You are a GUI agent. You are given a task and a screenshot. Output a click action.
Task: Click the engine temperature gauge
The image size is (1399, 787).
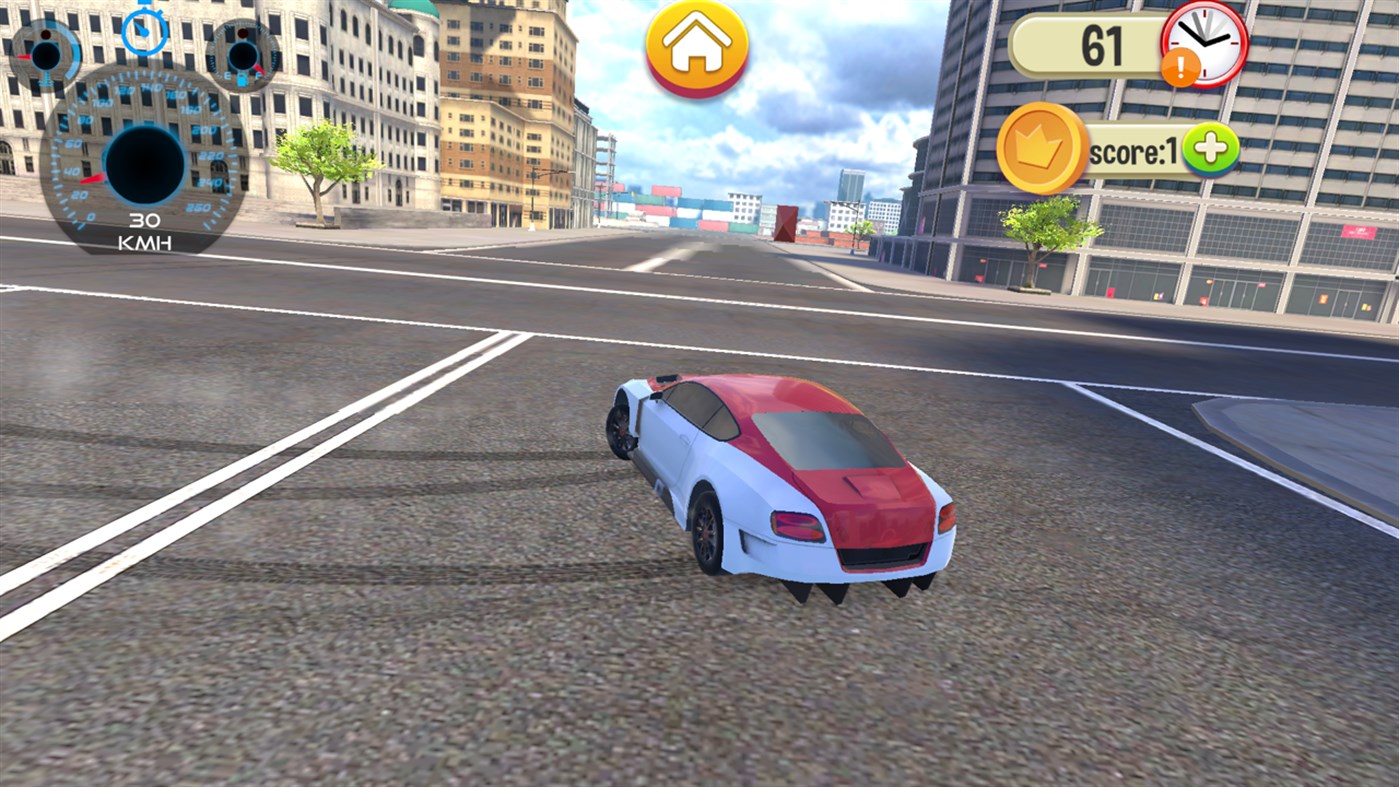coord(47,55)
